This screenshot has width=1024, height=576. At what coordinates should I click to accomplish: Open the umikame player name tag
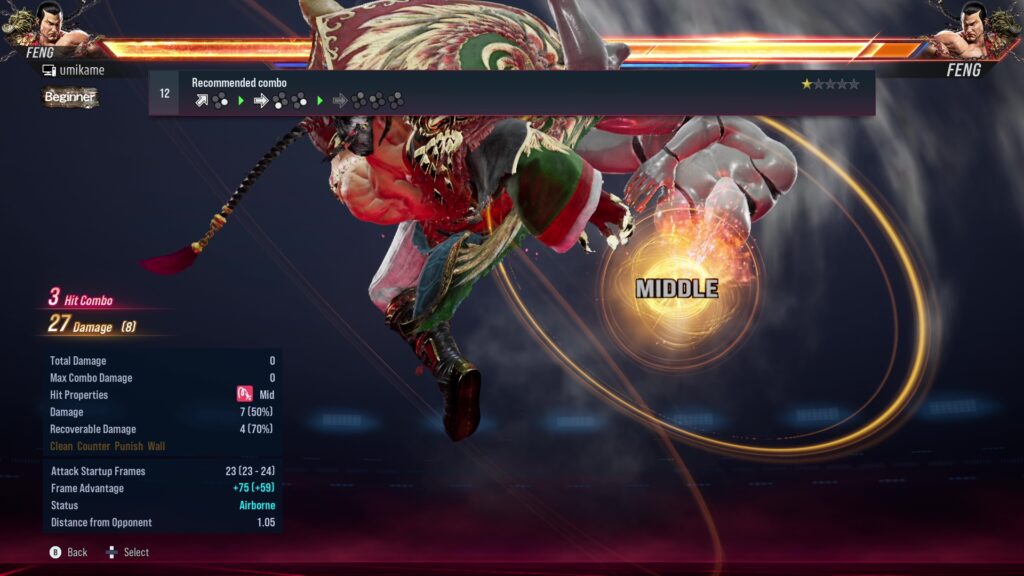73,70
